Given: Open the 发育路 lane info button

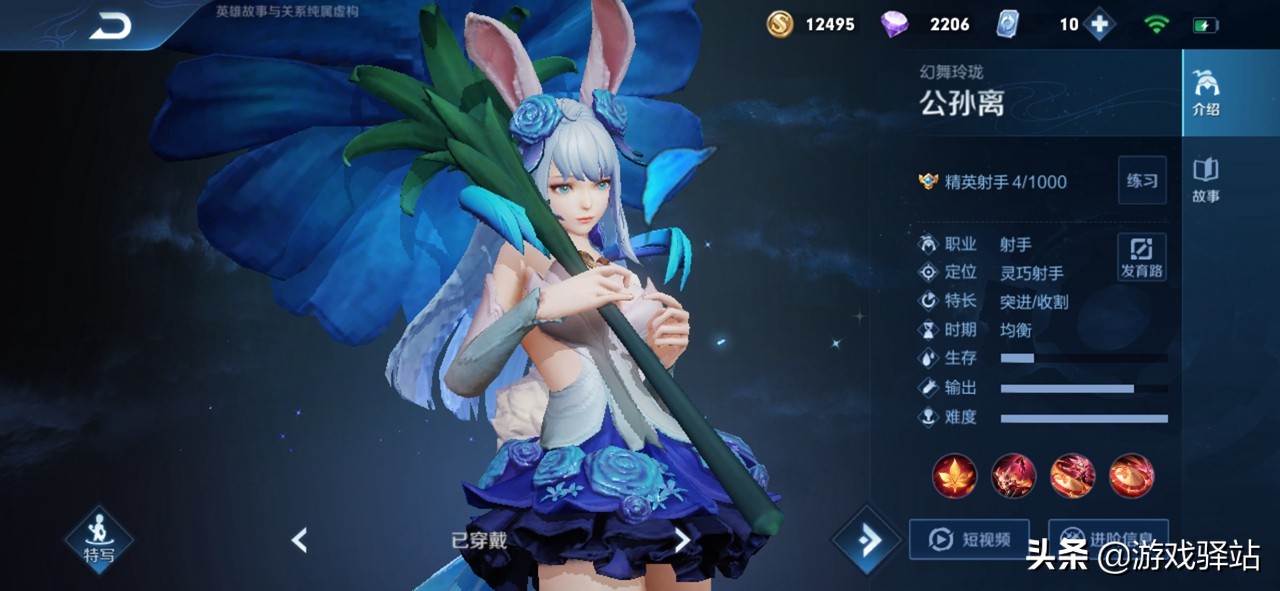Looking at the screenshot, I should point(1141,257).
